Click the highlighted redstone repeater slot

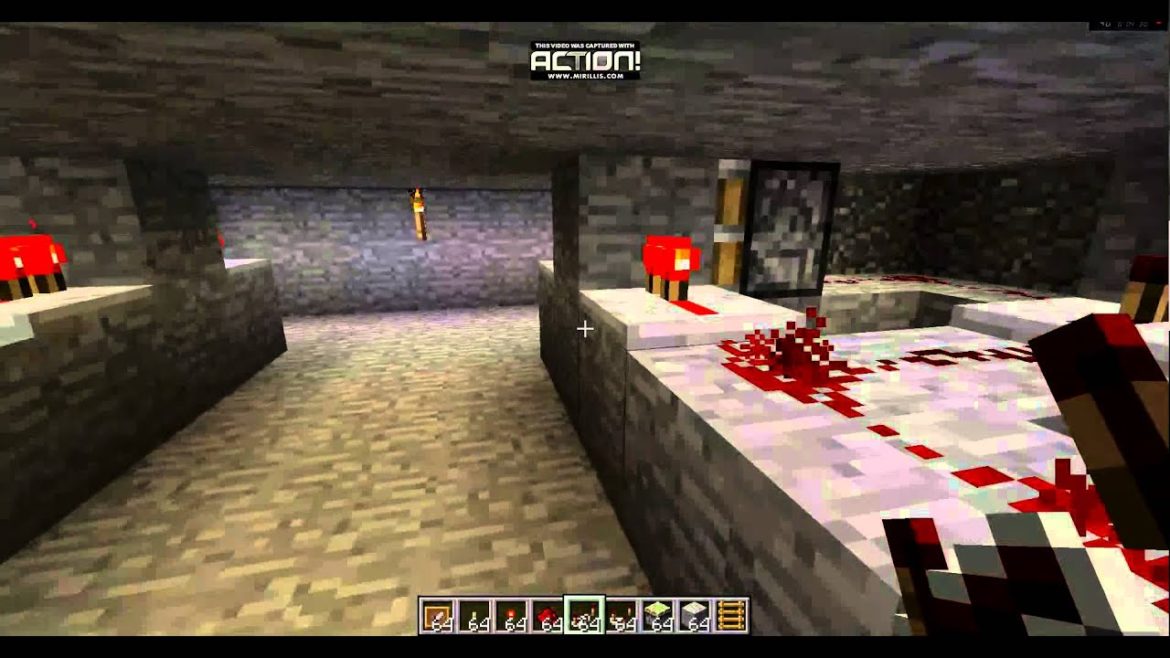coord(584,615)
